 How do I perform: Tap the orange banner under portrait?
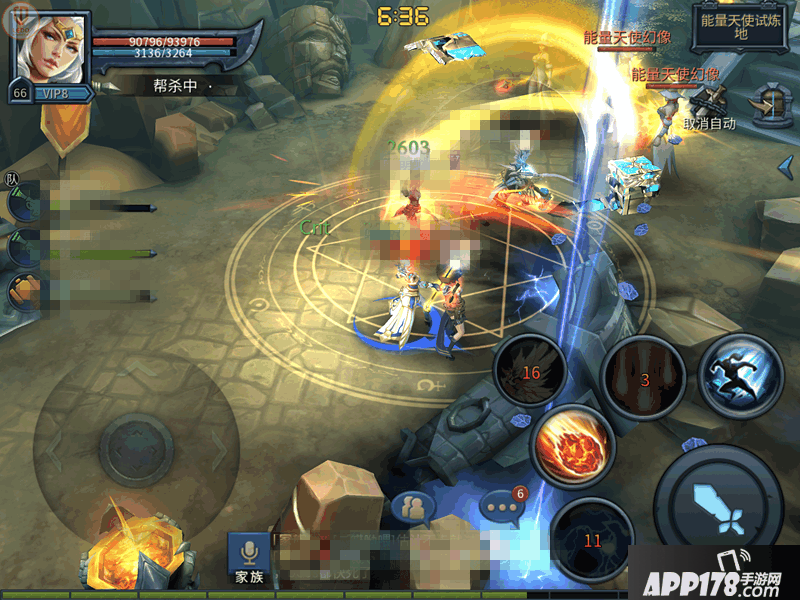point(66,130)
